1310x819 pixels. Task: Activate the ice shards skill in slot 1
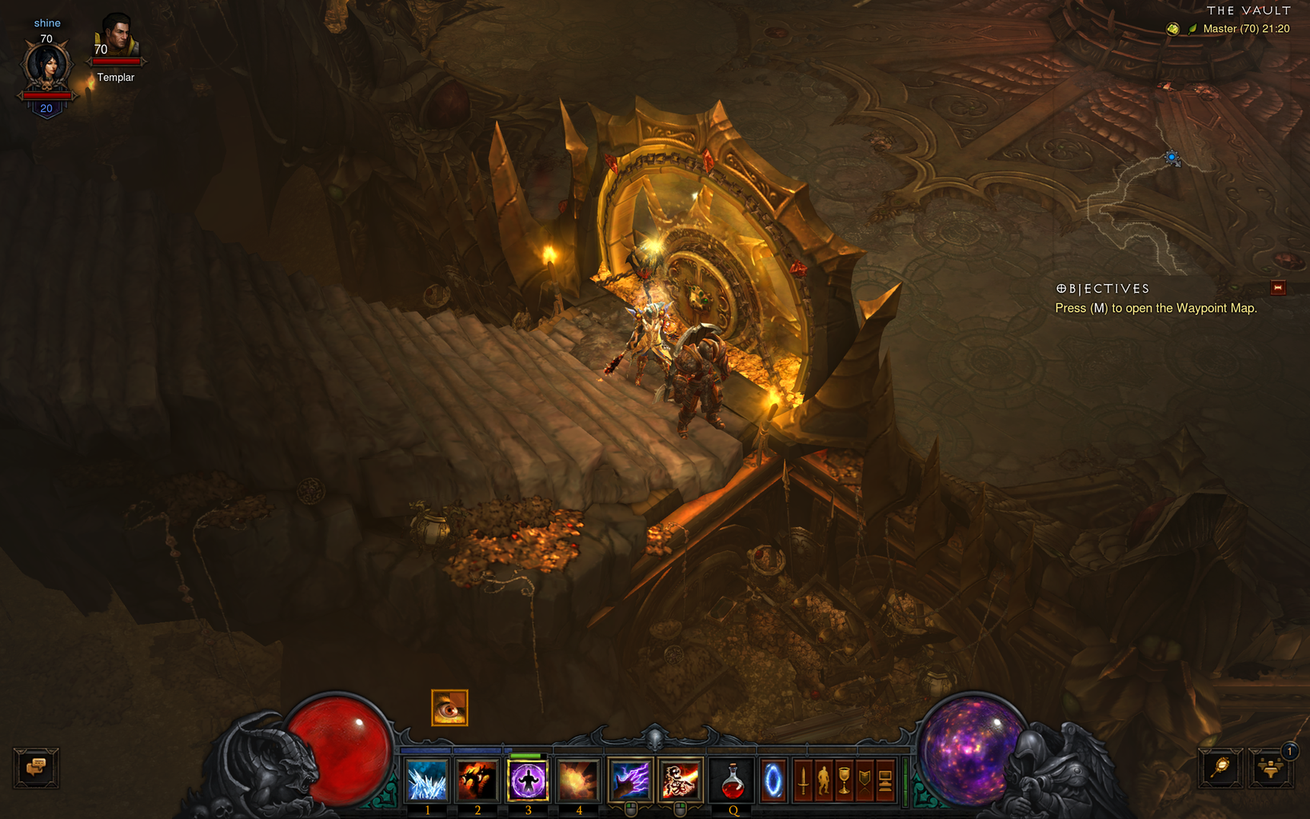pos(427,780)
